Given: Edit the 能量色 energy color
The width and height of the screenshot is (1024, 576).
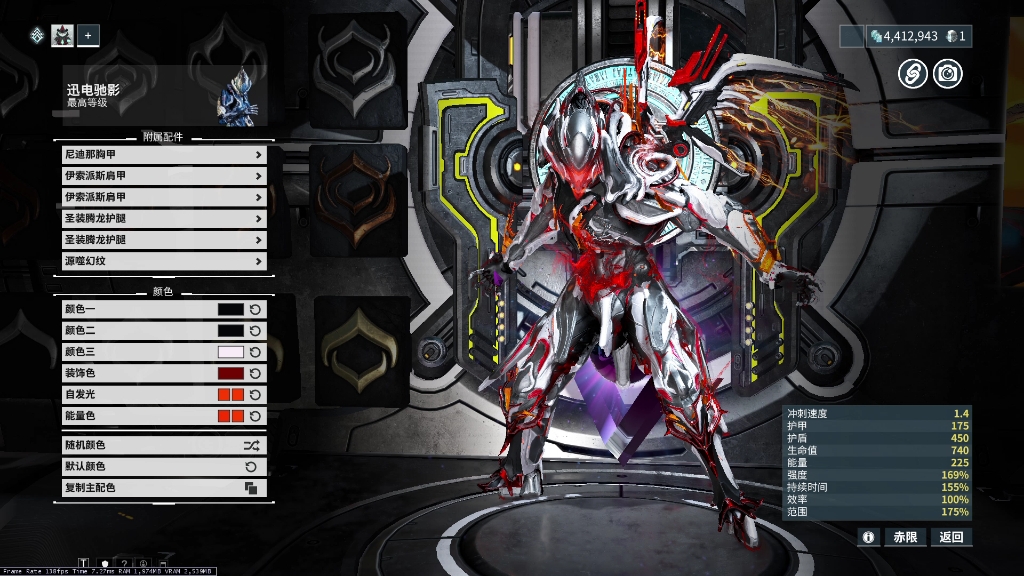Looking at the screenshot, I should pyautogui.click(x=230, y=415).
